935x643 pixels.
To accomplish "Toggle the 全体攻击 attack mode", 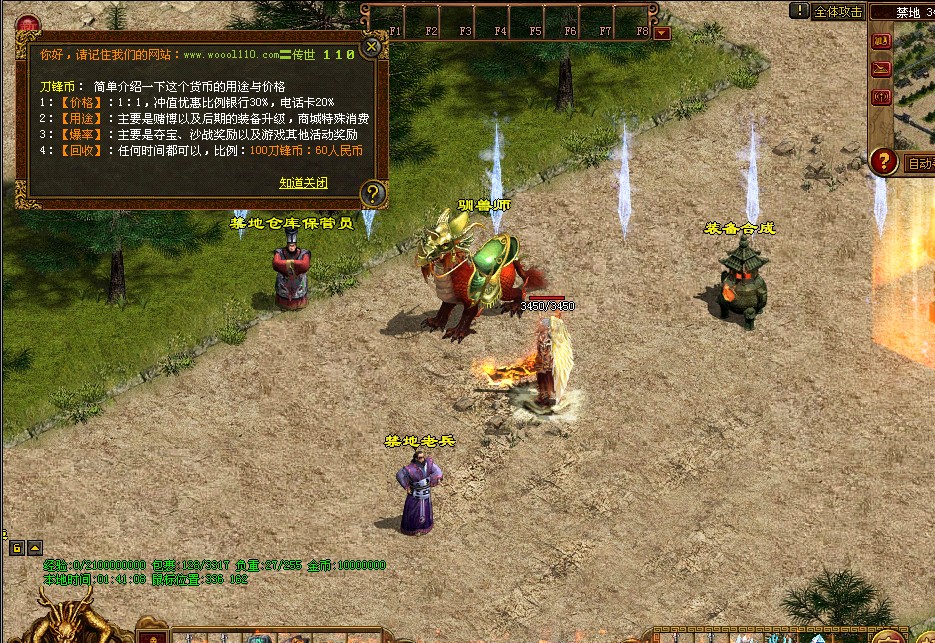I will tap(838, 12).
